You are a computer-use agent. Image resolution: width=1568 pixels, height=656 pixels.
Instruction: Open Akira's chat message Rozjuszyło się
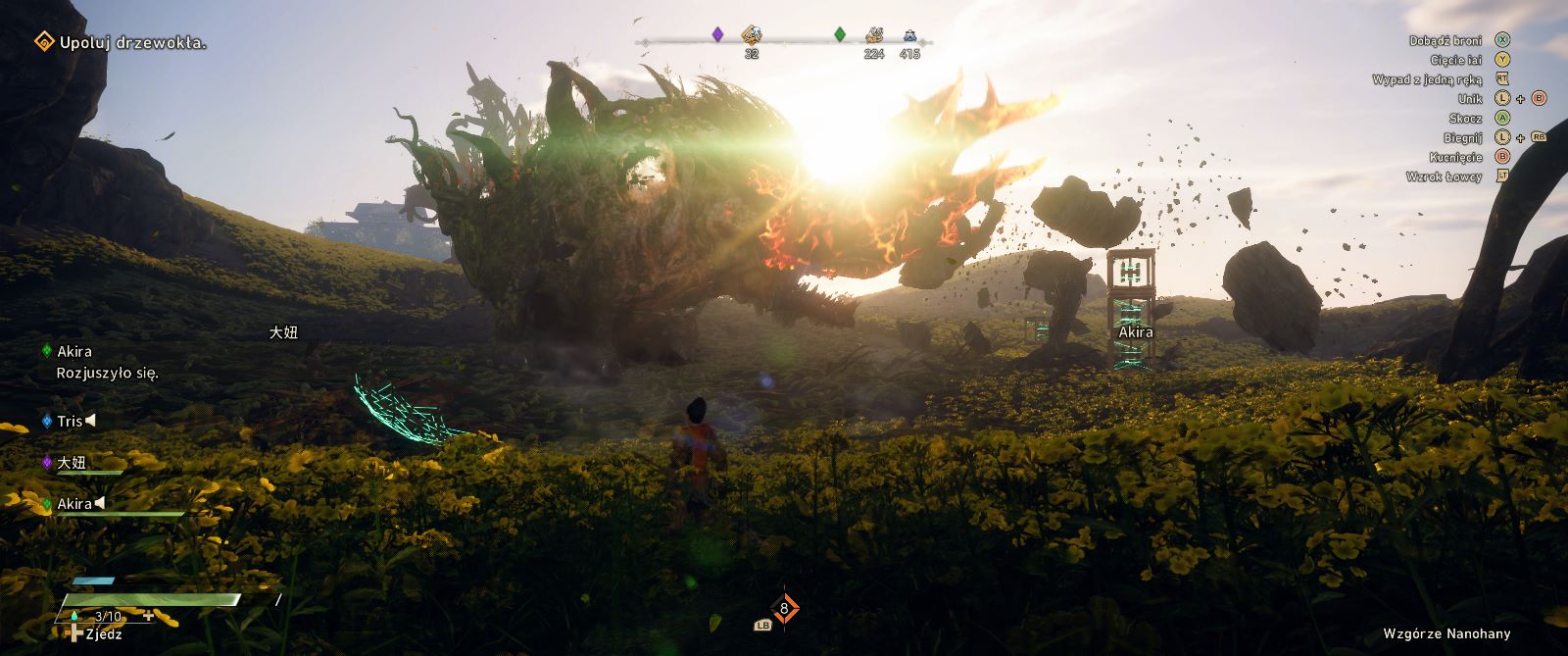tap(107, 373)
